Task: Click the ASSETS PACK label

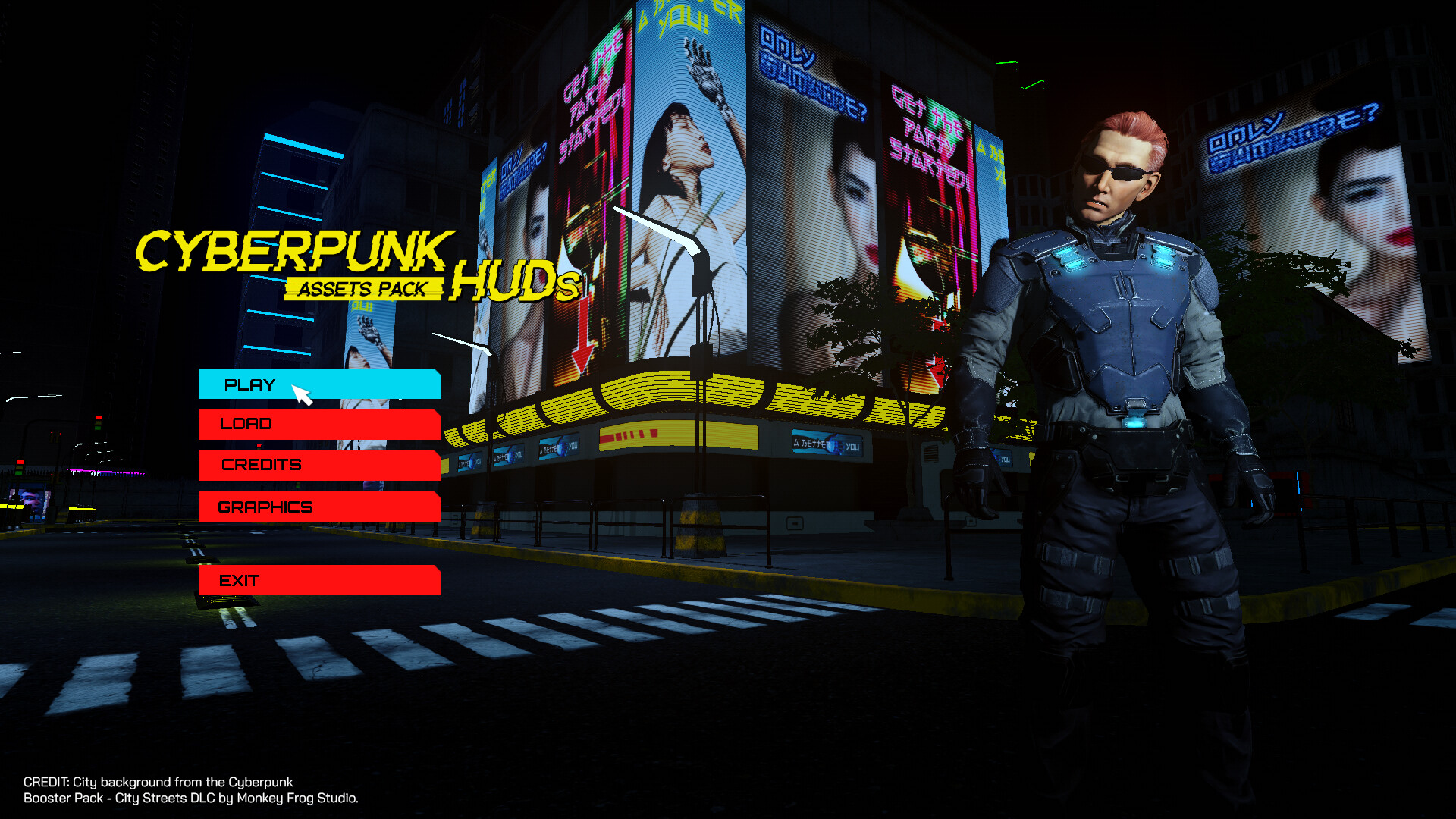Action: [362, 289]
